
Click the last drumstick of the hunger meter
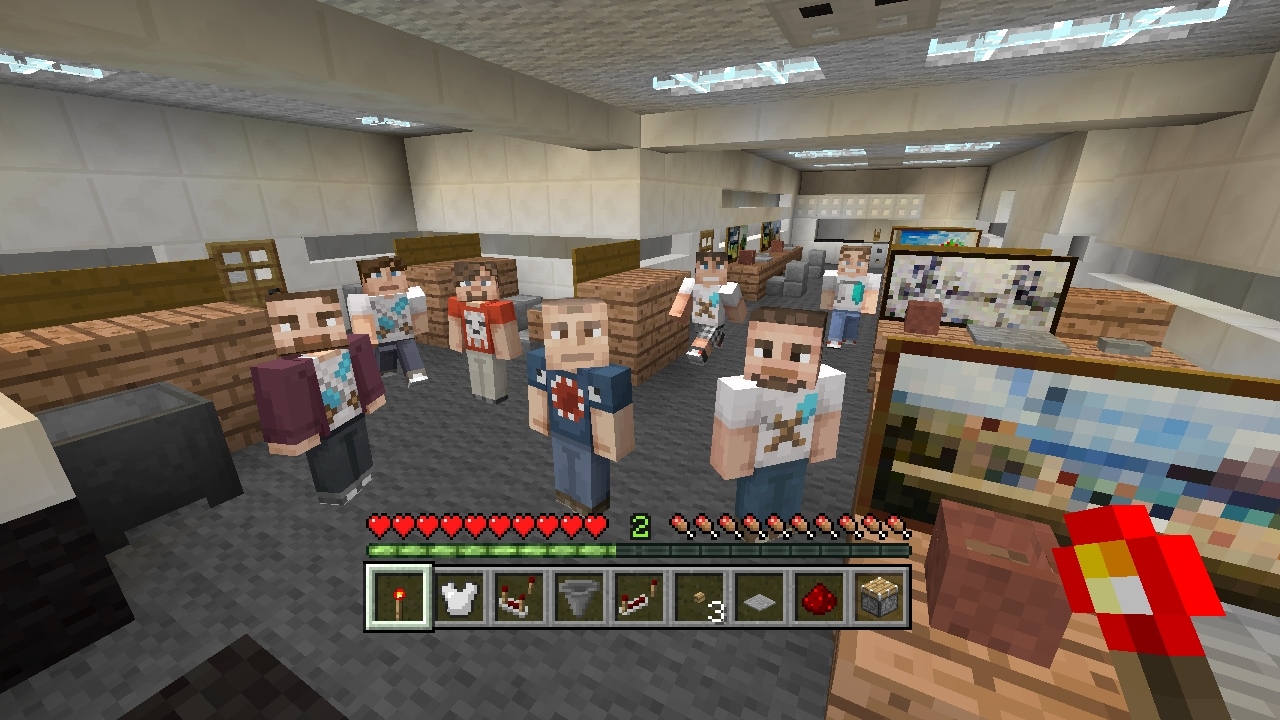[898, 522]
